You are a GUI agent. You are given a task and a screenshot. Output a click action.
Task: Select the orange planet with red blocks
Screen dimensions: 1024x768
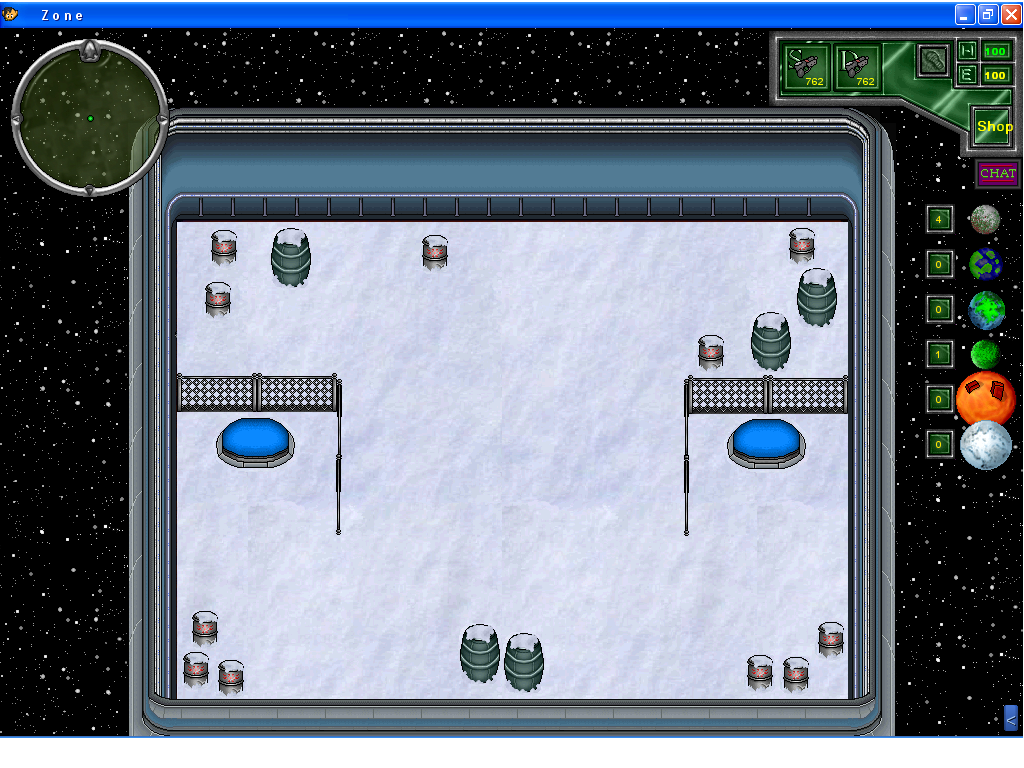pyautogui.click(x=986, y=398)
